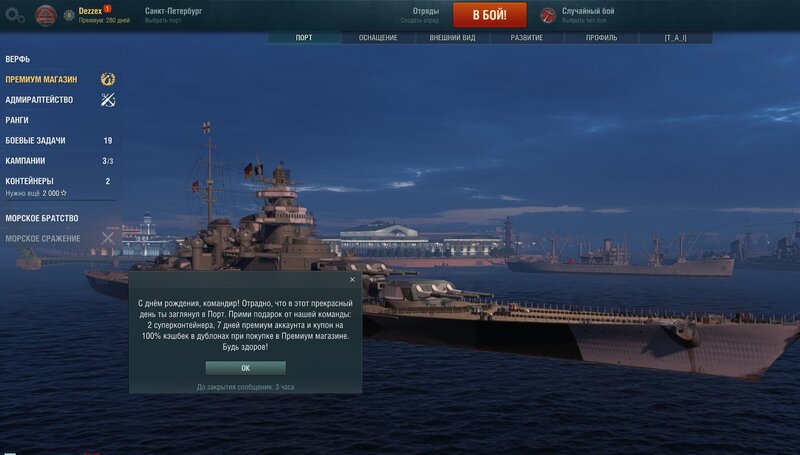The image size is (800, 455).
Task: Change battle type via «Случайный бой»
Action: (x=588, y=12)
